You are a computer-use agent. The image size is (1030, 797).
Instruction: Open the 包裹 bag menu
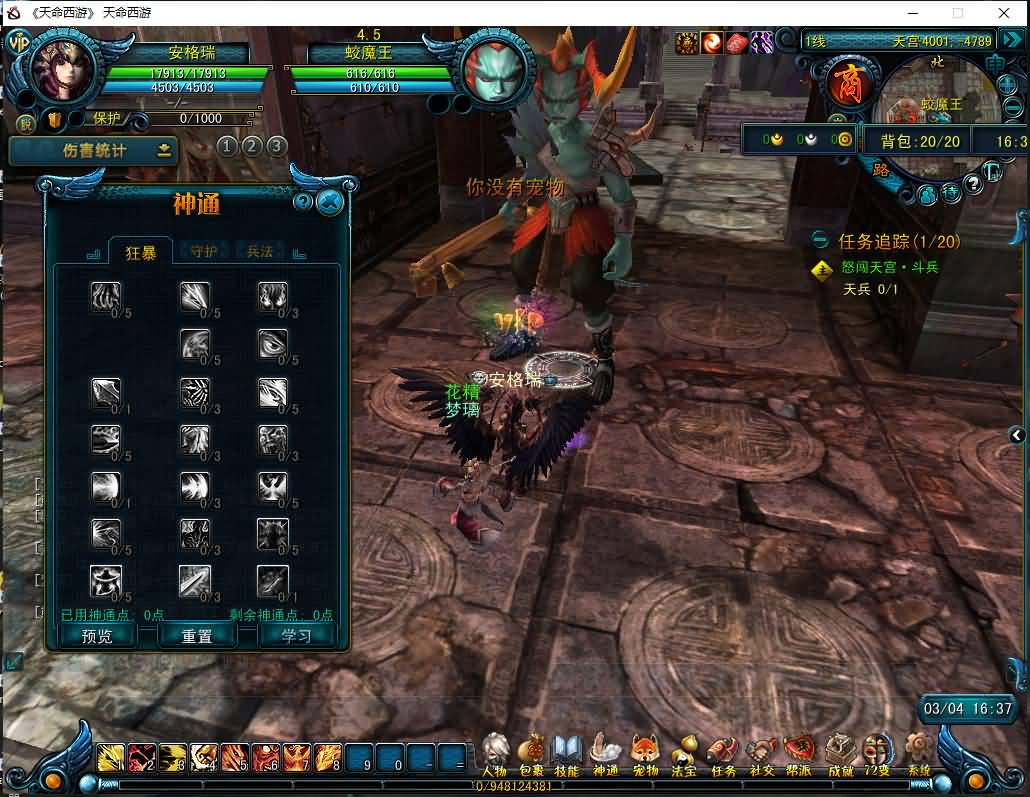(531, 753)
